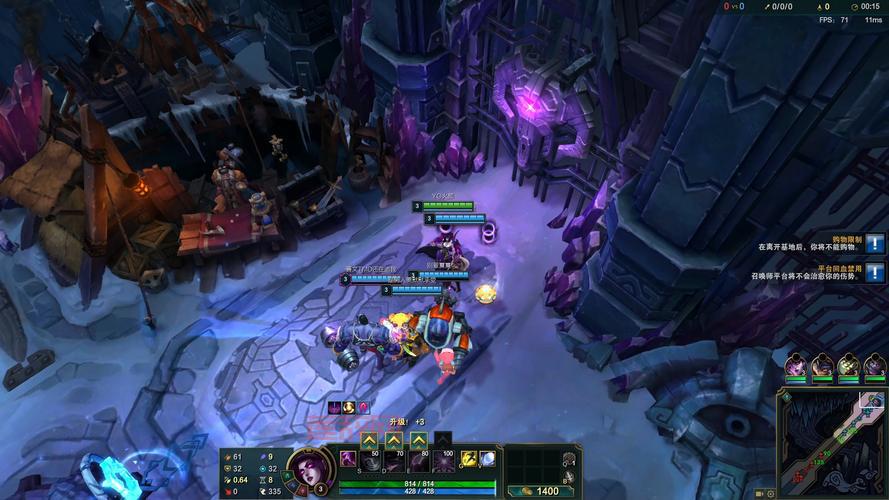Open the 购物限制 notification alert
Image resolution: width=889 pixels, height=500 pixels.
(x=875, y=243)
